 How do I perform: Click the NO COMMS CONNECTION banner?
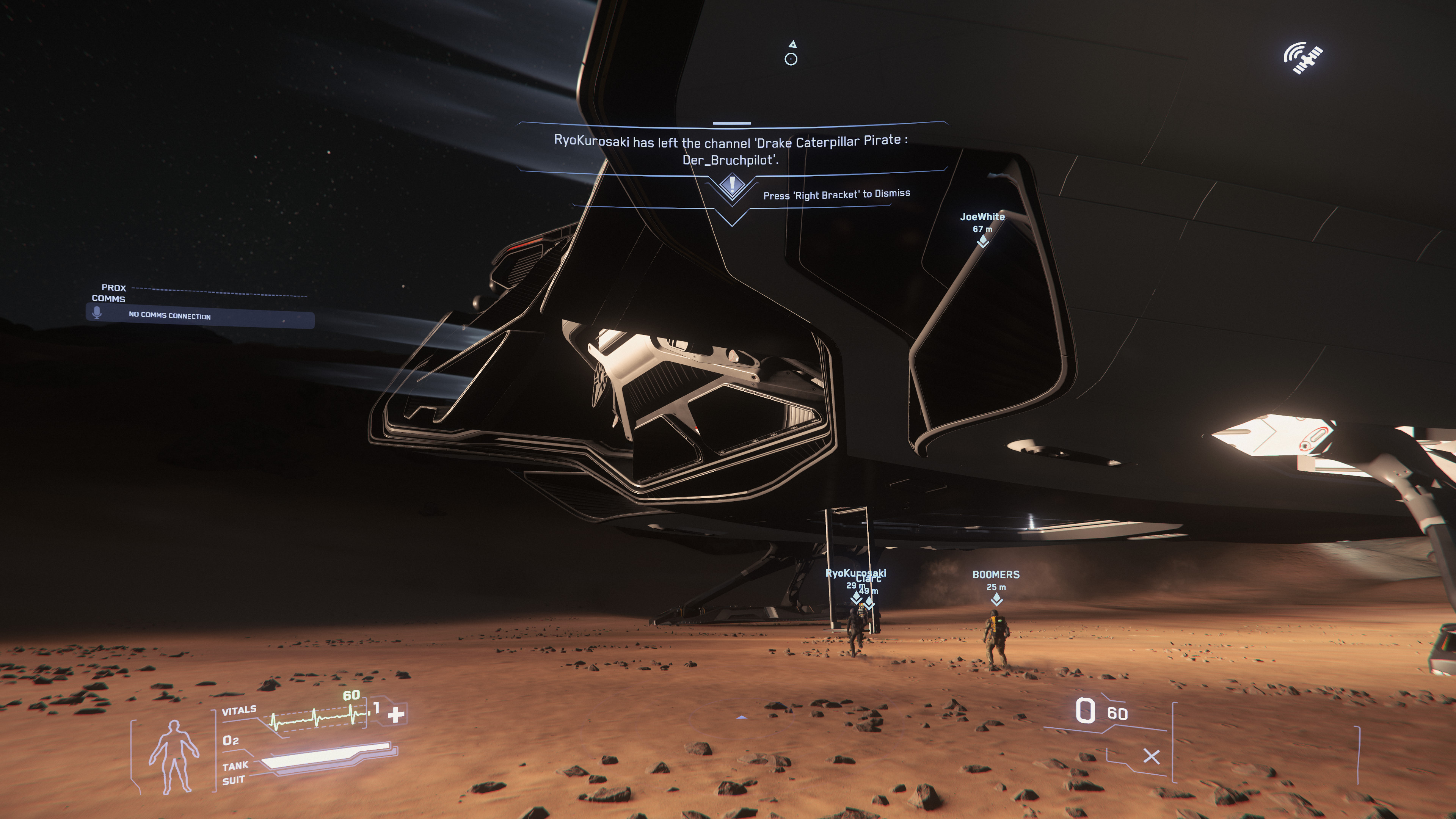(x=169, y=317)
